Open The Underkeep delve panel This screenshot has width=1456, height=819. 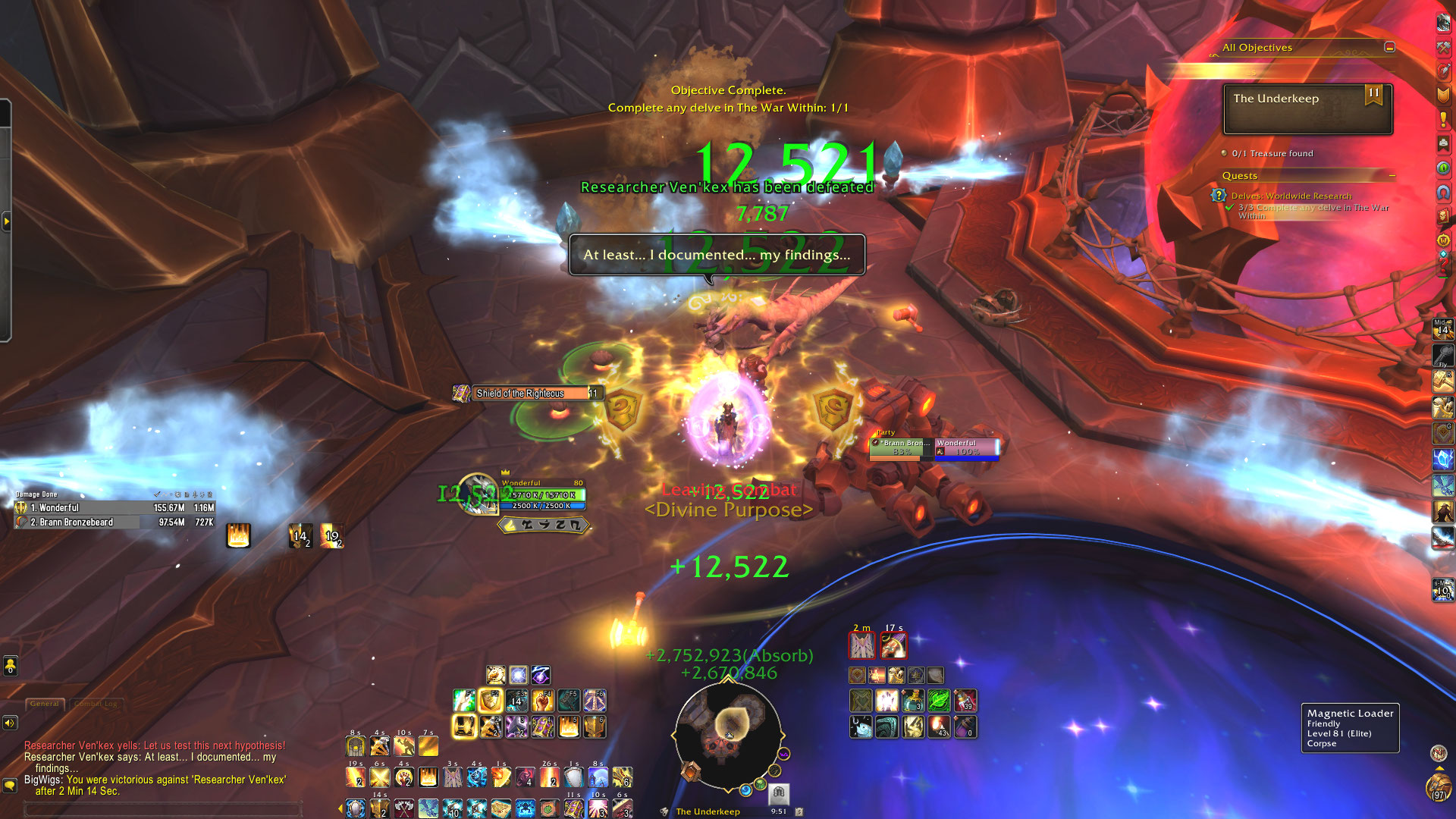coord(1307,109)
